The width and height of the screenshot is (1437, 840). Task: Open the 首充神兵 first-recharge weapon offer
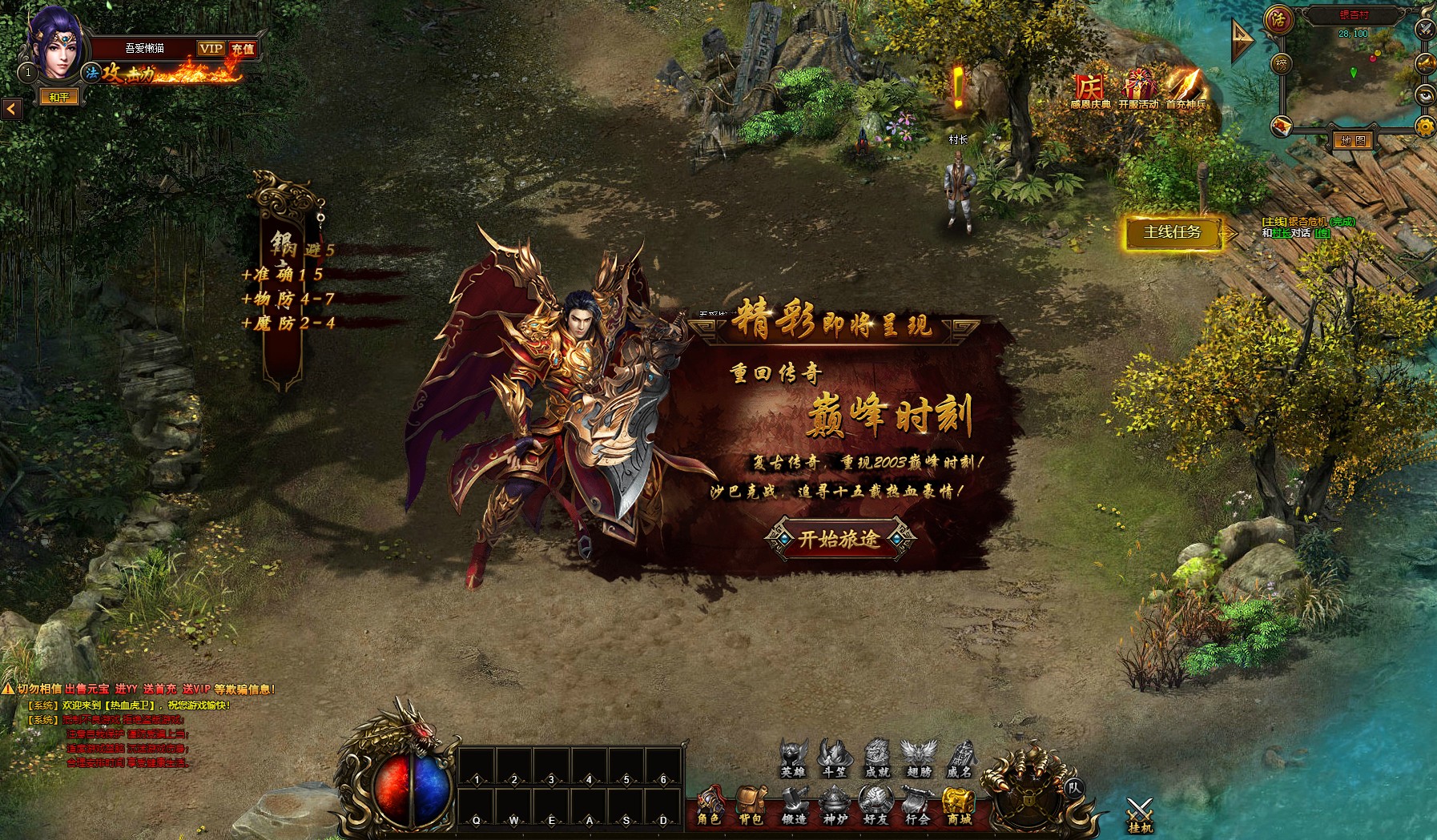pyautogui.click(x=1185, y=90)
